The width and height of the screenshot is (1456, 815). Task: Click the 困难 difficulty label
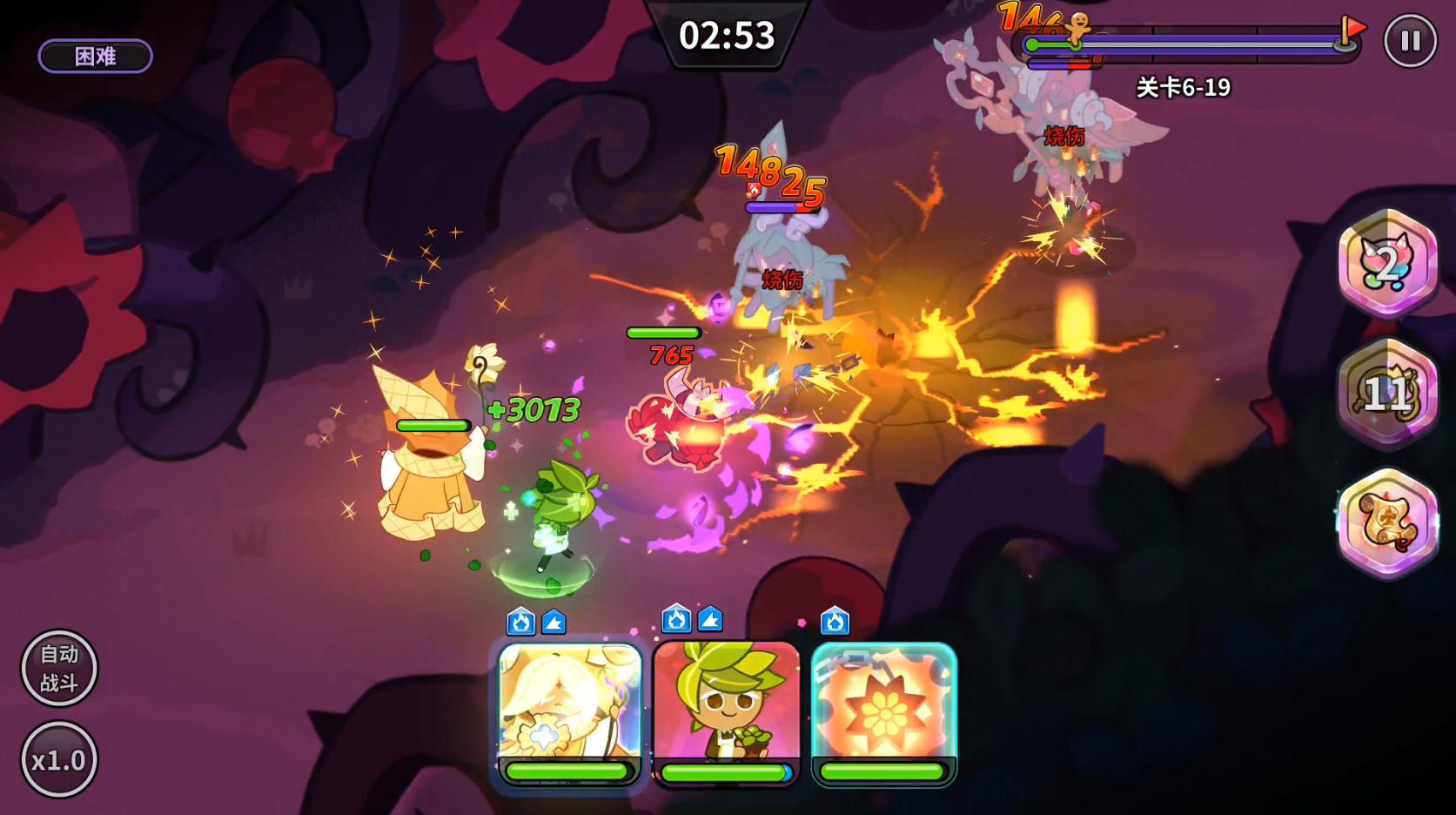click(95, 57)
